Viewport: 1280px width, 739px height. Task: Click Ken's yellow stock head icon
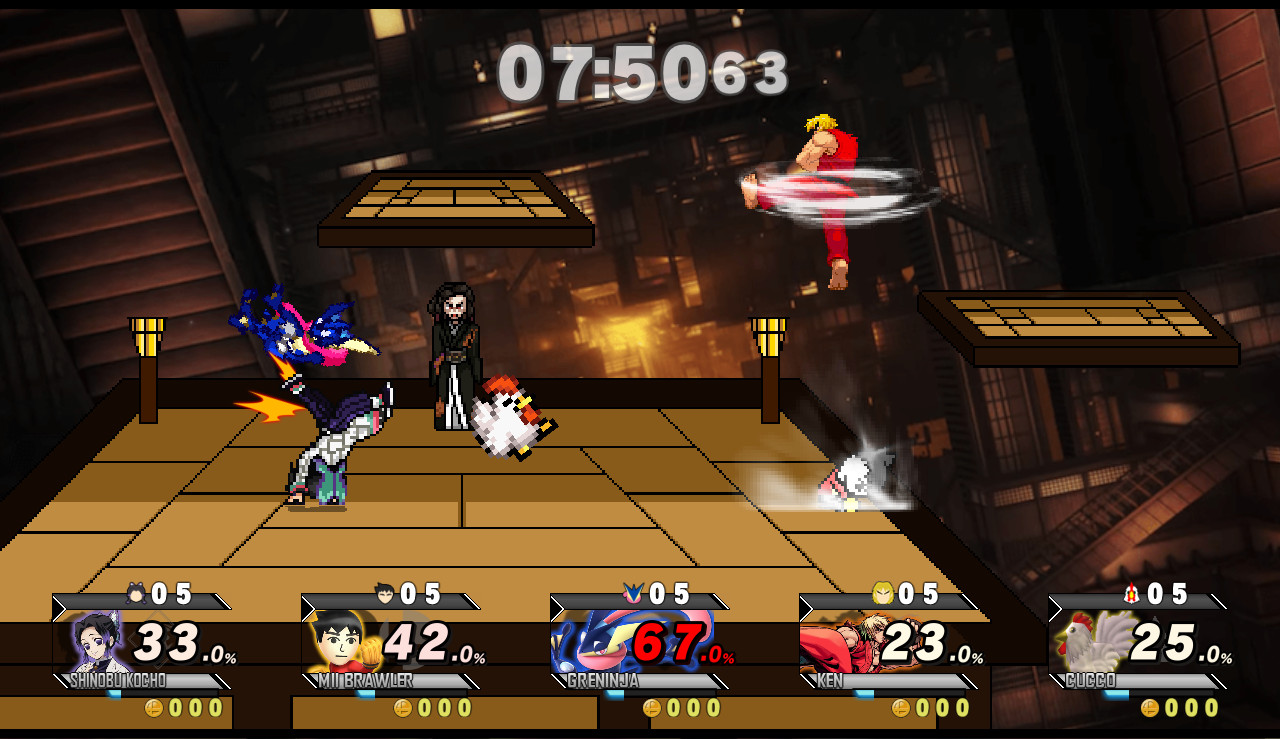click(x=882, y=591)
